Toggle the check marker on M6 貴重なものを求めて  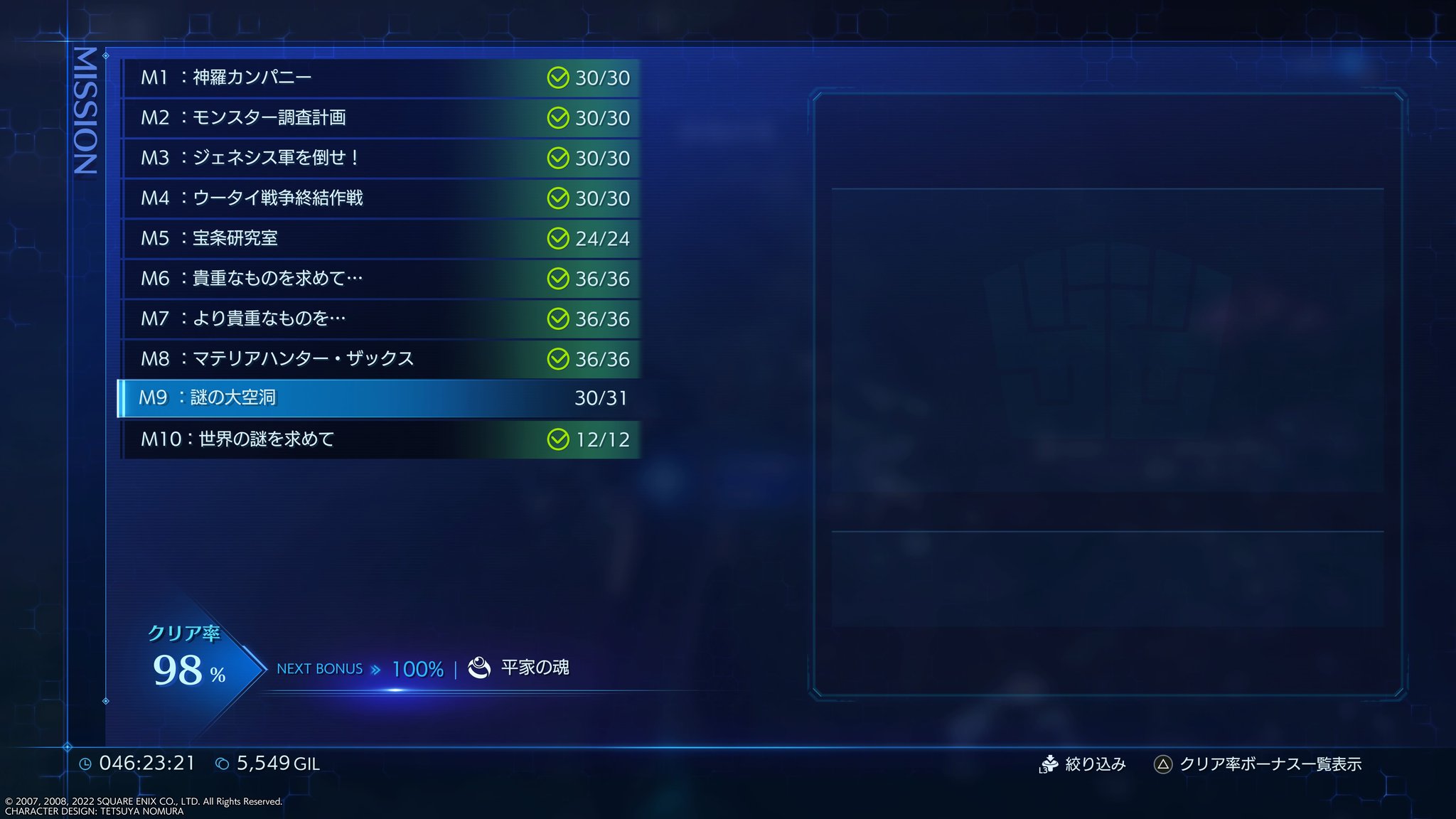point(558,279)
